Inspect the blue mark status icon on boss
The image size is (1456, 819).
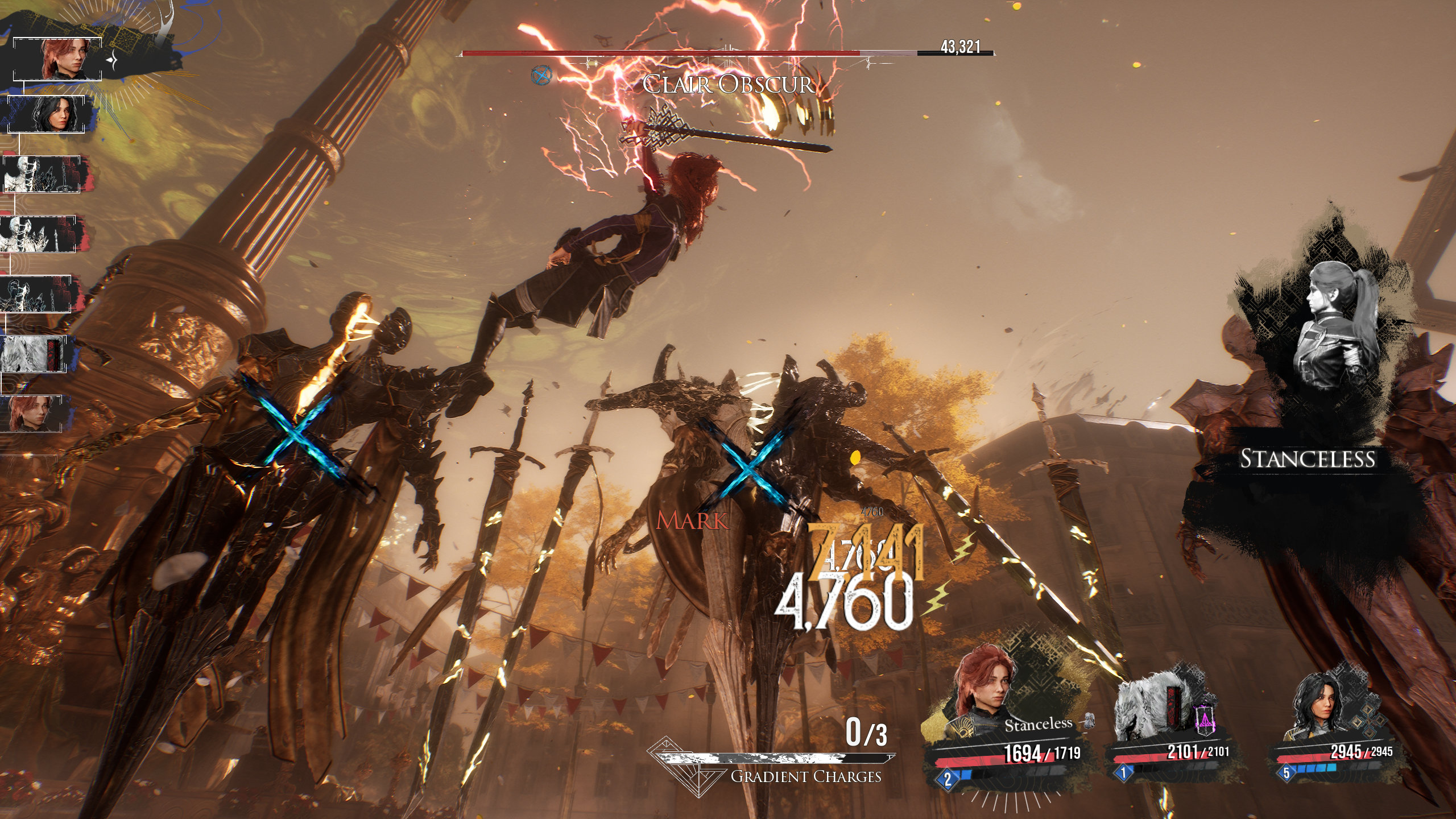541,75
